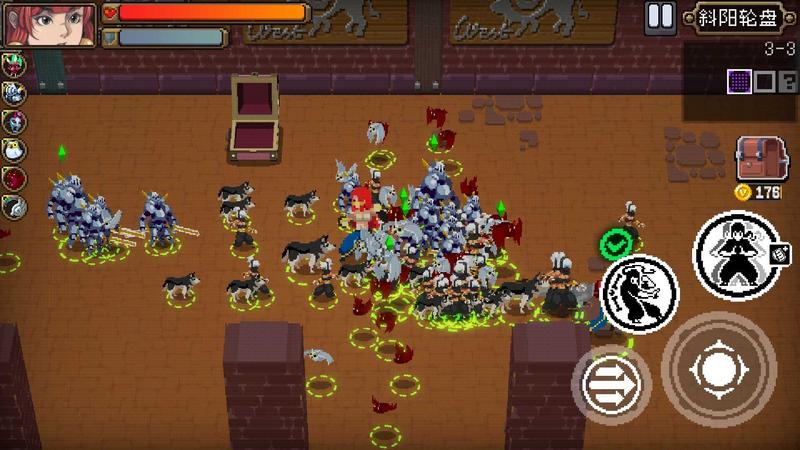Pause the game
Viewport: 800px width, 450px height.
point(659,17)
